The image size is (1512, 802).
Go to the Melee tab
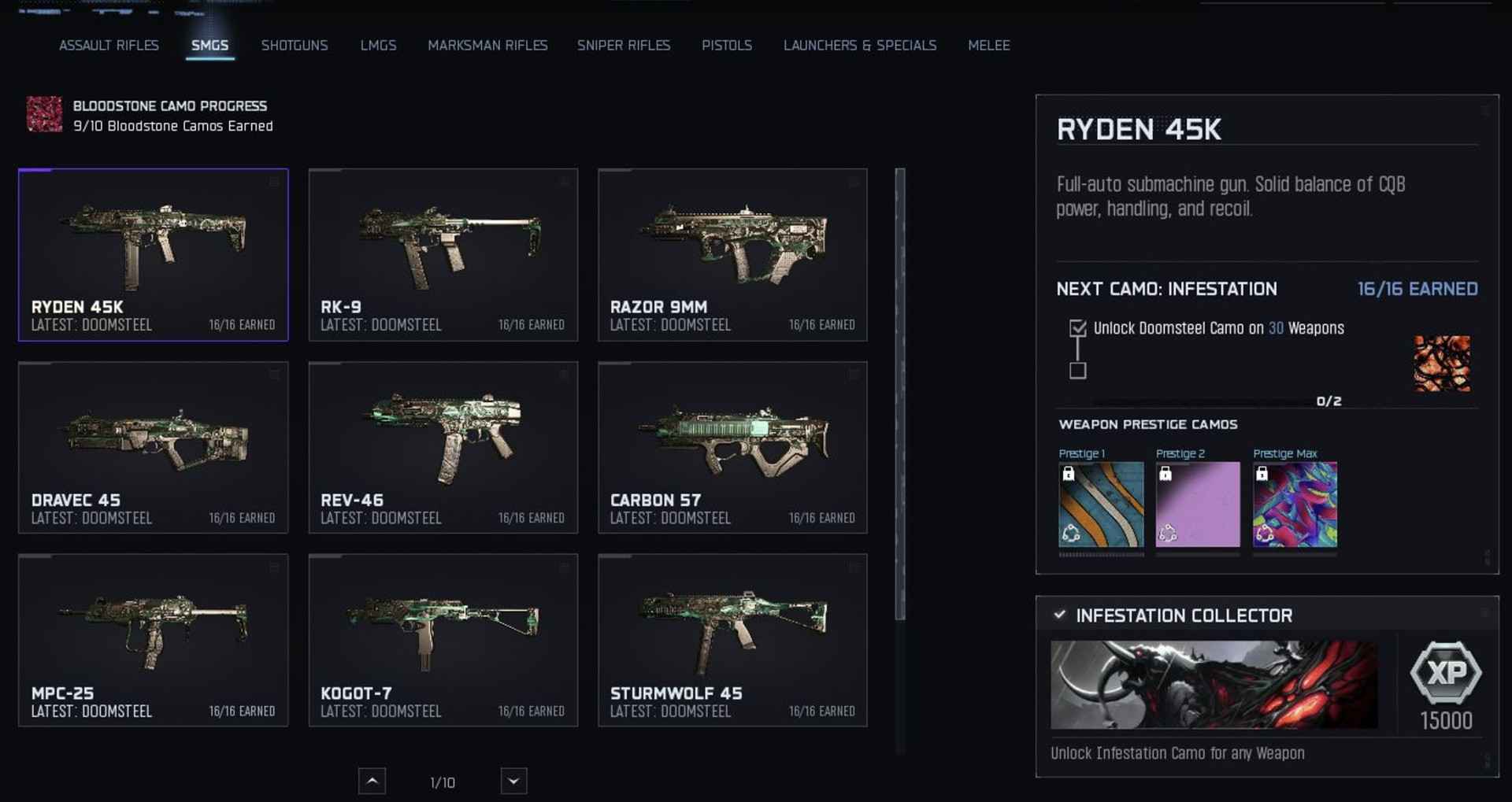[x=989, y=46]
